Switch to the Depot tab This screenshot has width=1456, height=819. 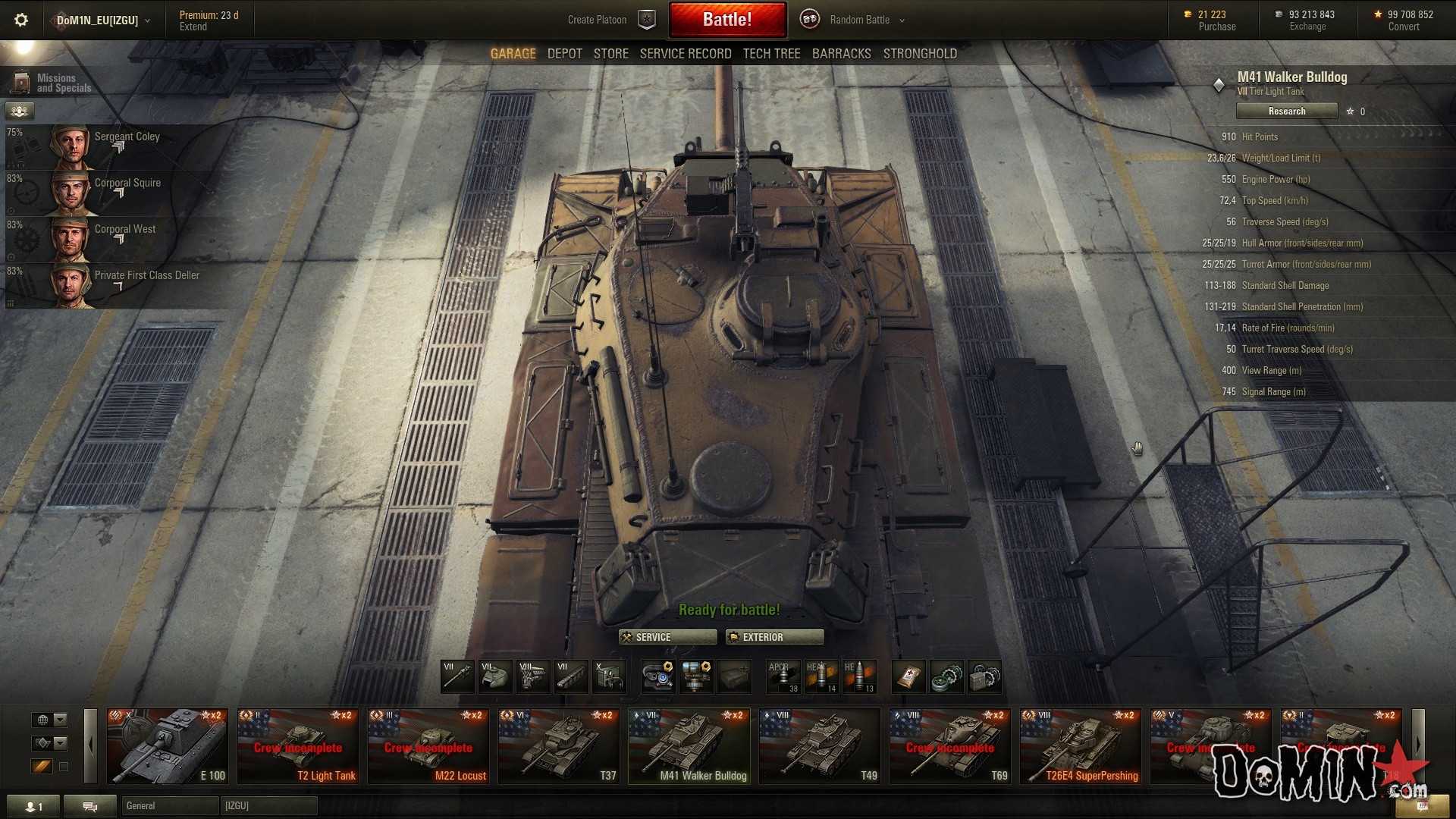point(564,54)
